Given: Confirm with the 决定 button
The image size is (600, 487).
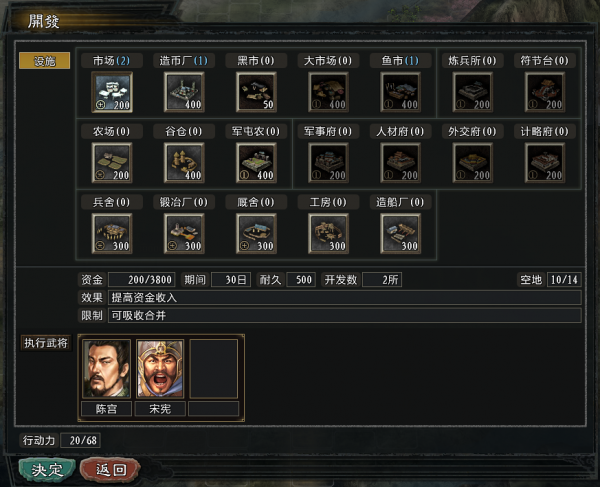Looking at the screenshot, I should [46, 468].
